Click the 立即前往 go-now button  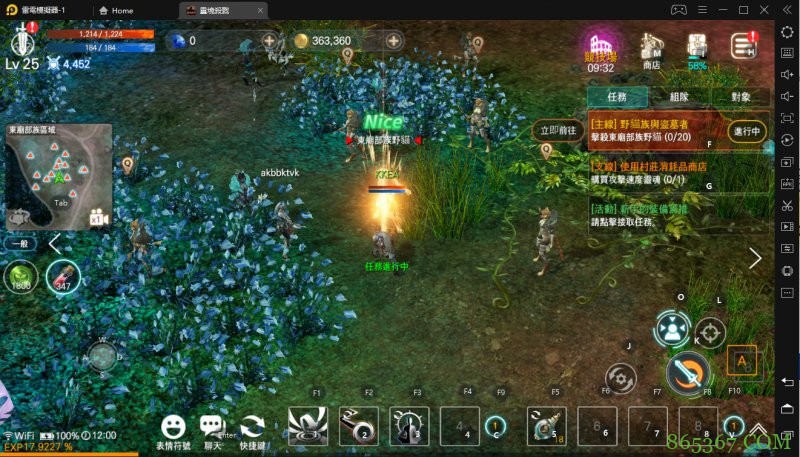(559, 130)
